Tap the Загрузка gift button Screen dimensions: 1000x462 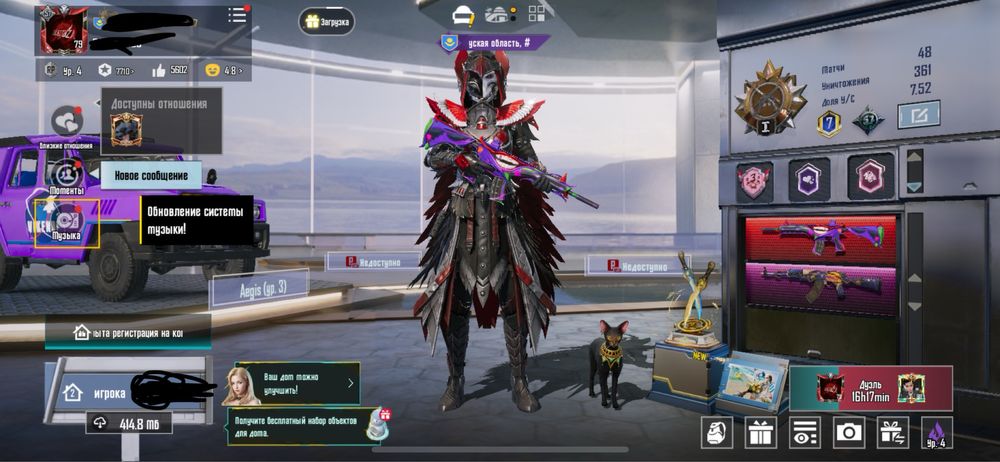click(x=326, y=20)
